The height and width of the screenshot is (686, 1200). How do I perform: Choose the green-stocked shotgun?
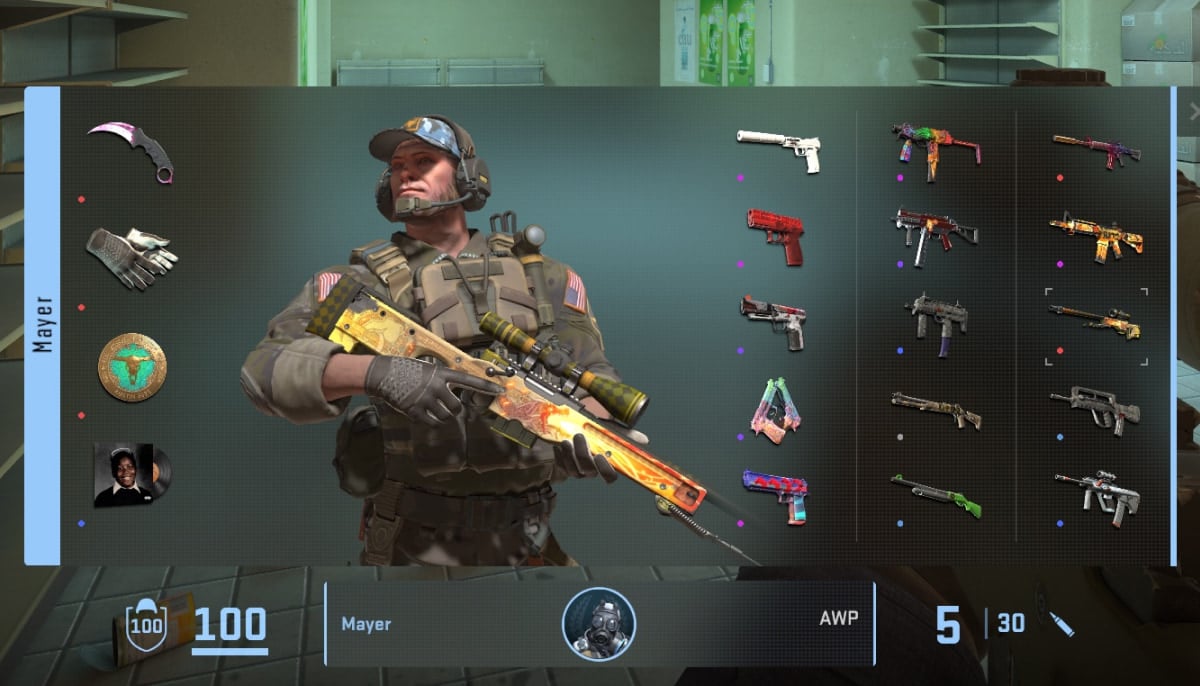(x=935, y=495)
